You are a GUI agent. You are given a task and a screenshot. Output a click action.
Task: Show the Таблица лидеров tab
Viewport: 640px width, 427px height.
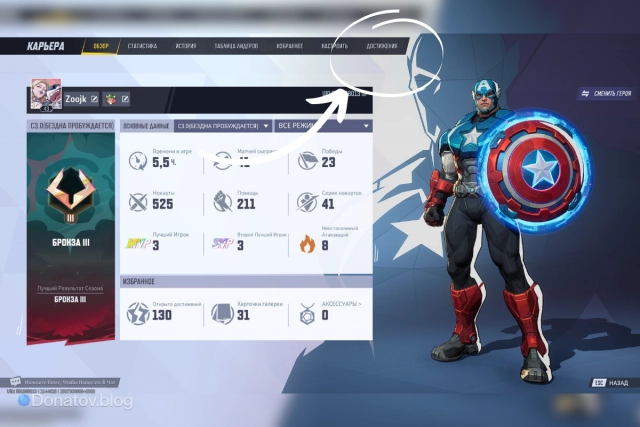(x=236, y=46)
